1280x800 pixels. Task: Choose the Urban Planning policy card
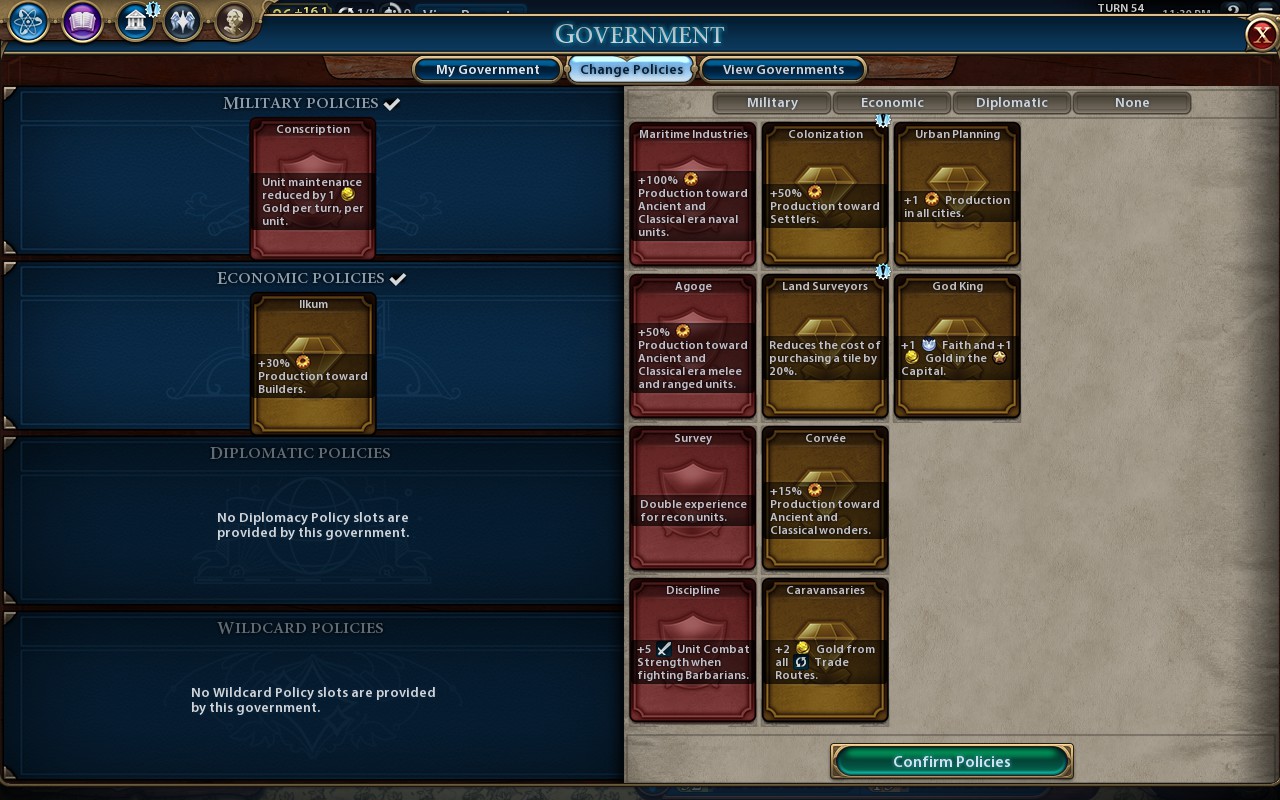[957, 194]
